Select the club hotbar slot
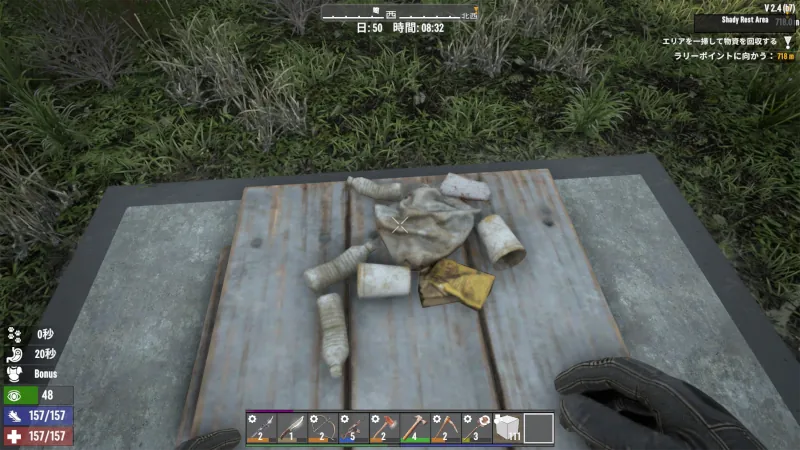 pyautogui.click(x=477, y=427)
